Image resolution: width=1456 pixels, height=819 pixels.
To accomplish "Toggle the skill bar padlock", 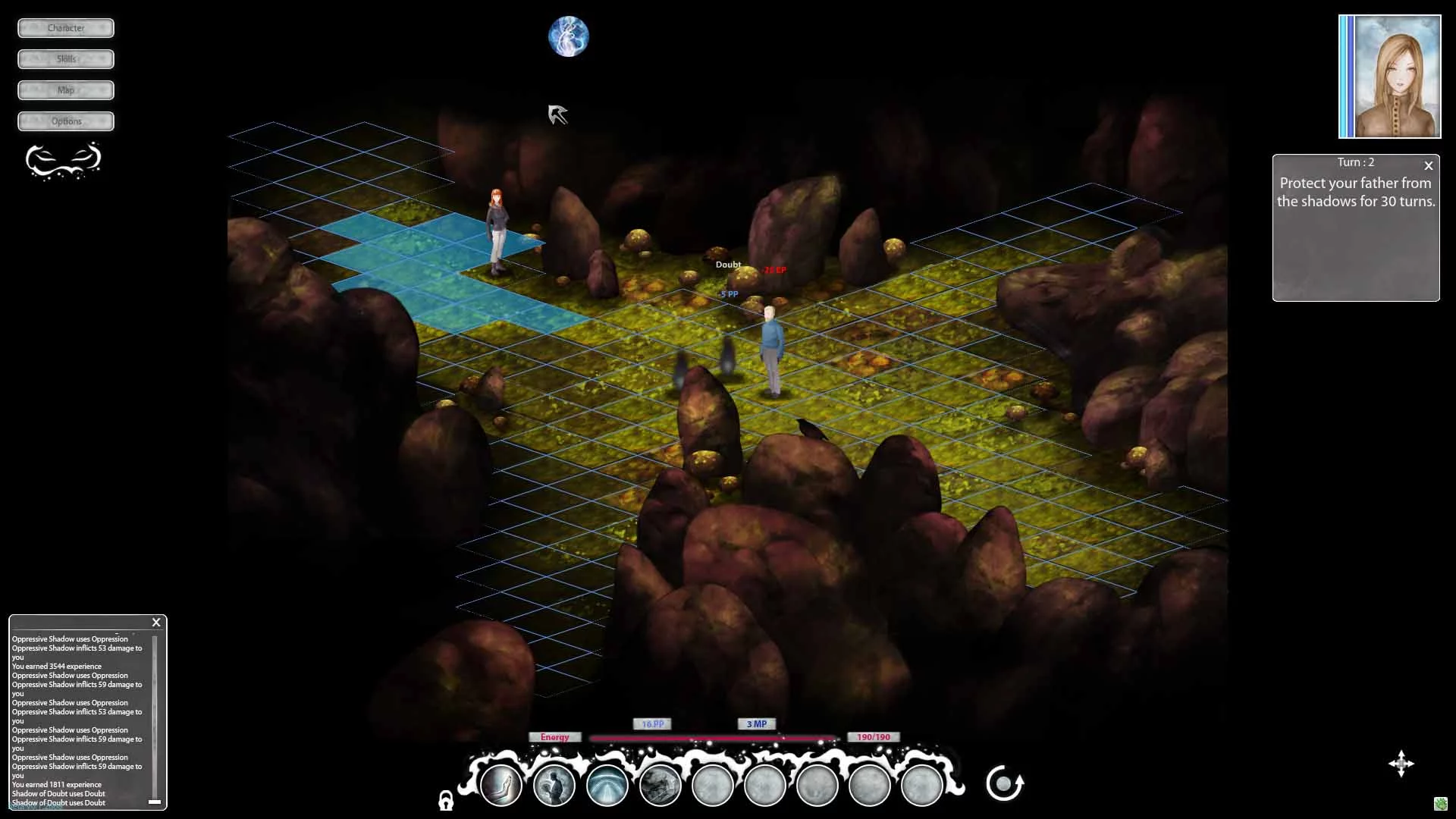I will [446, 800].
